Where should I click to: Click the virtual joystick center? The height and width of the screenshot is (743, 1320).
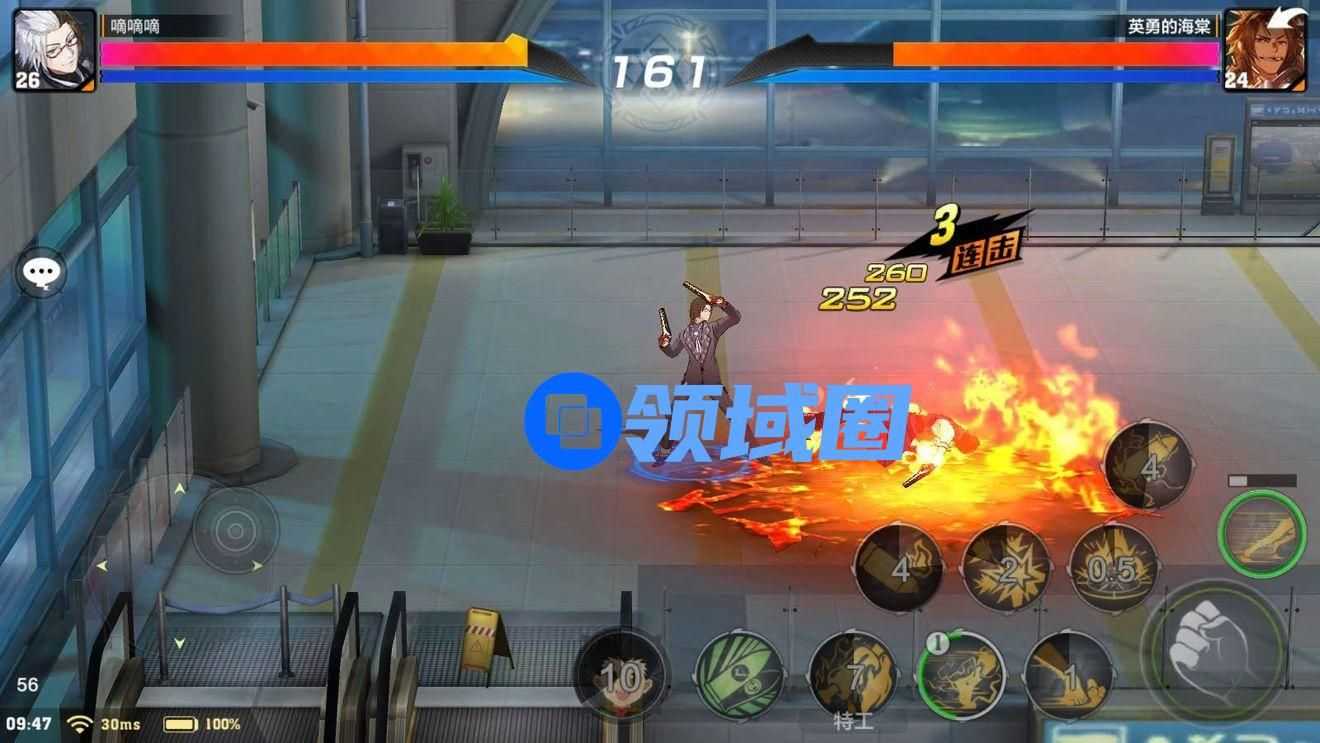(235, 529)
